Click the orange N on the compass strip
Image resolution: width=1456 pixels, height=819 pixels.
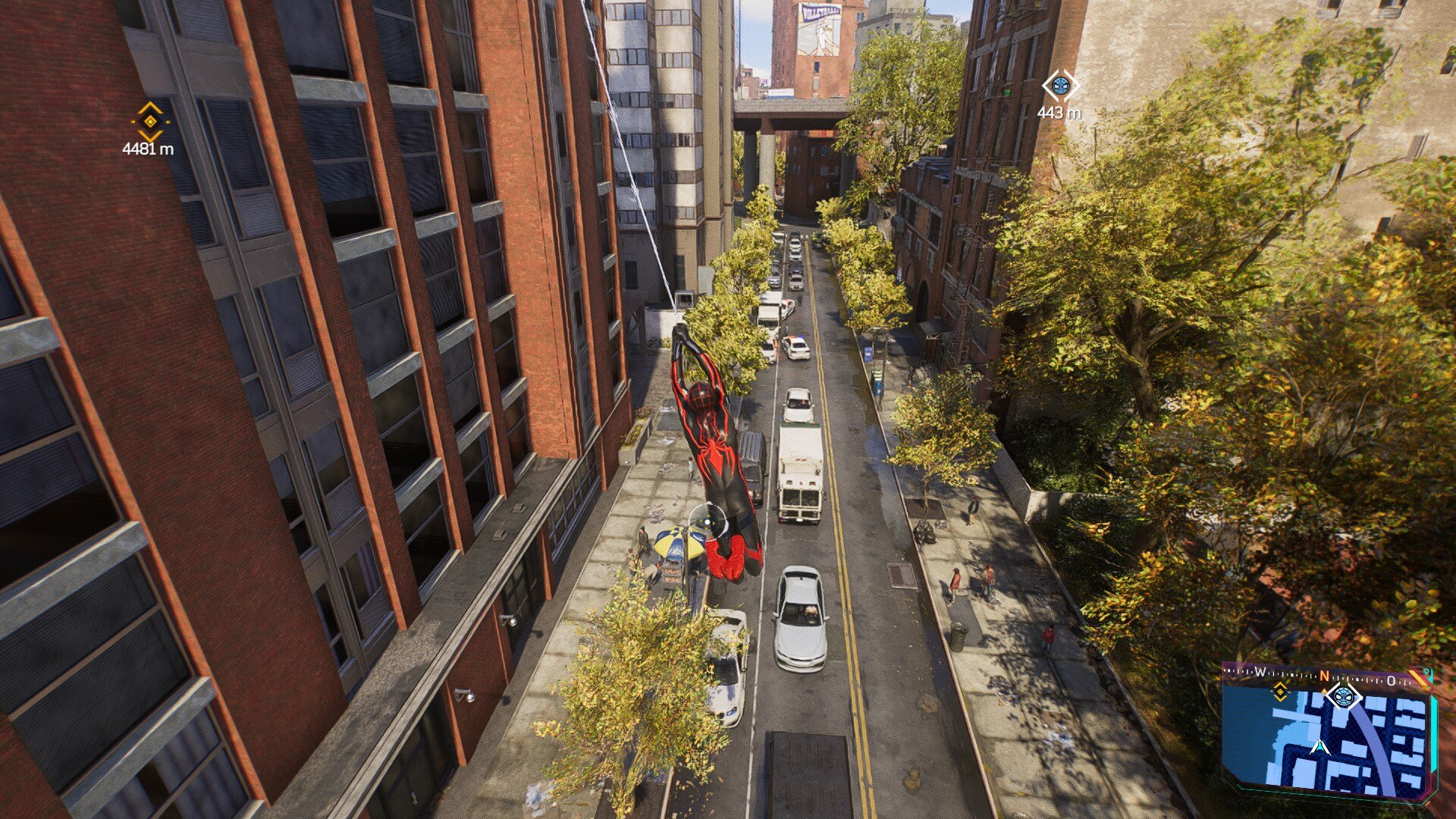pyautogui.click(x=1324, y=676)
